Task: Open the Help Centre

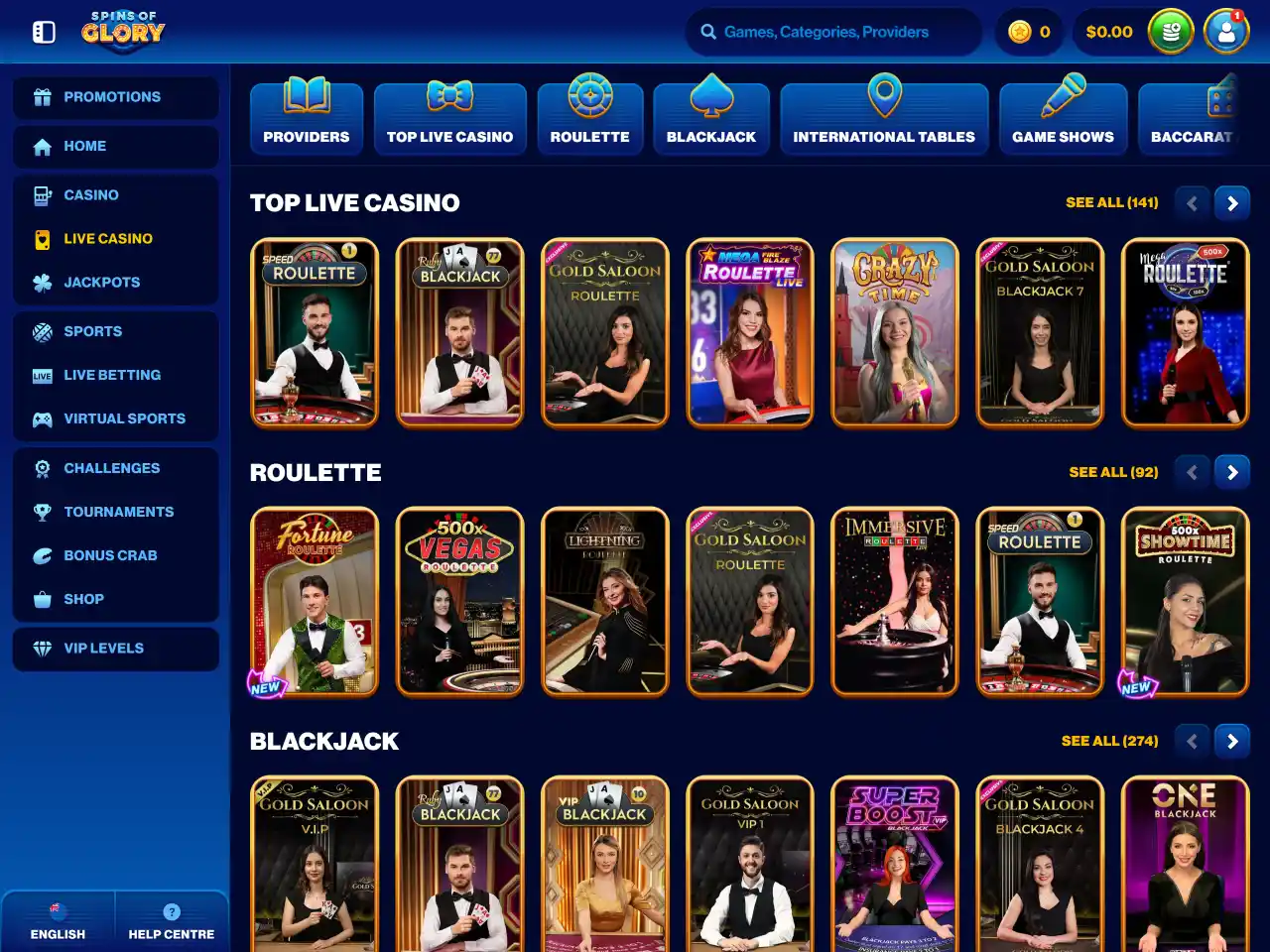Action: [172, 922]
